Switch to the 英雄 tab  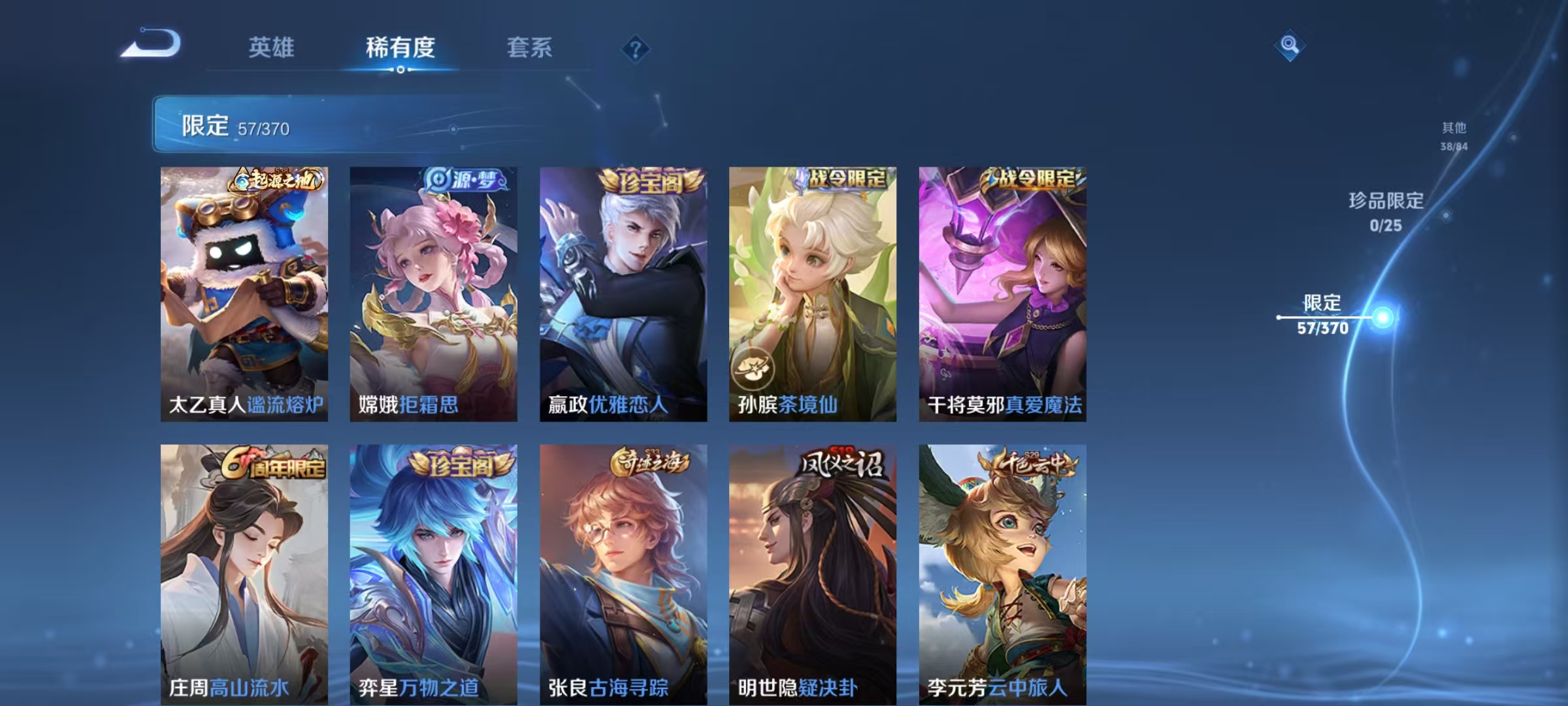[272, 47]
